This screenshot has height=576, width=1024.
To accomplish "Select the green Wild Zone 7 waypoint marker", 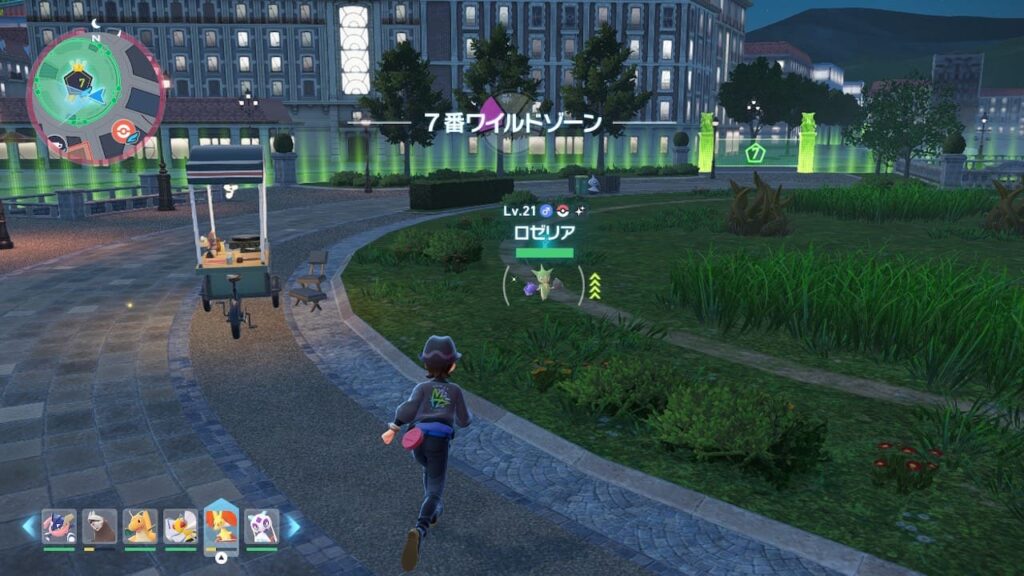I will click(x=756, y=153).
